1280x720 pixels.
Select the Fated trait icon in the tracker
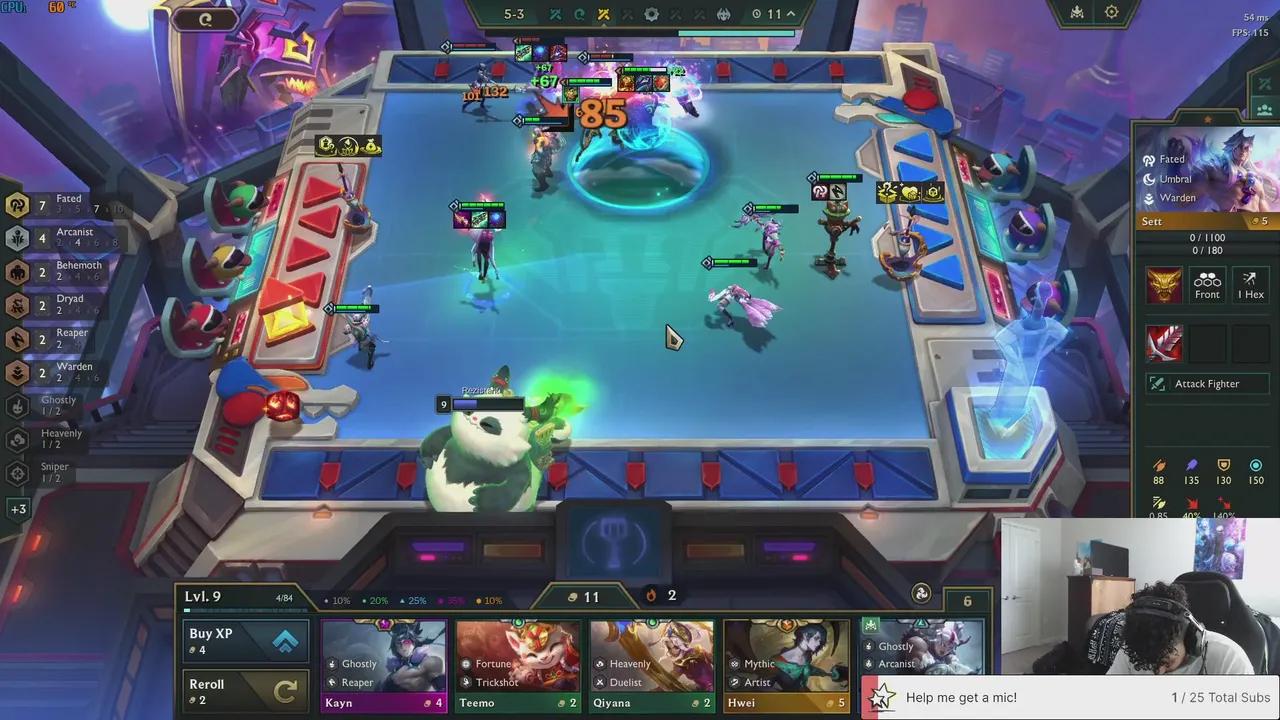[x=17, y=204]
